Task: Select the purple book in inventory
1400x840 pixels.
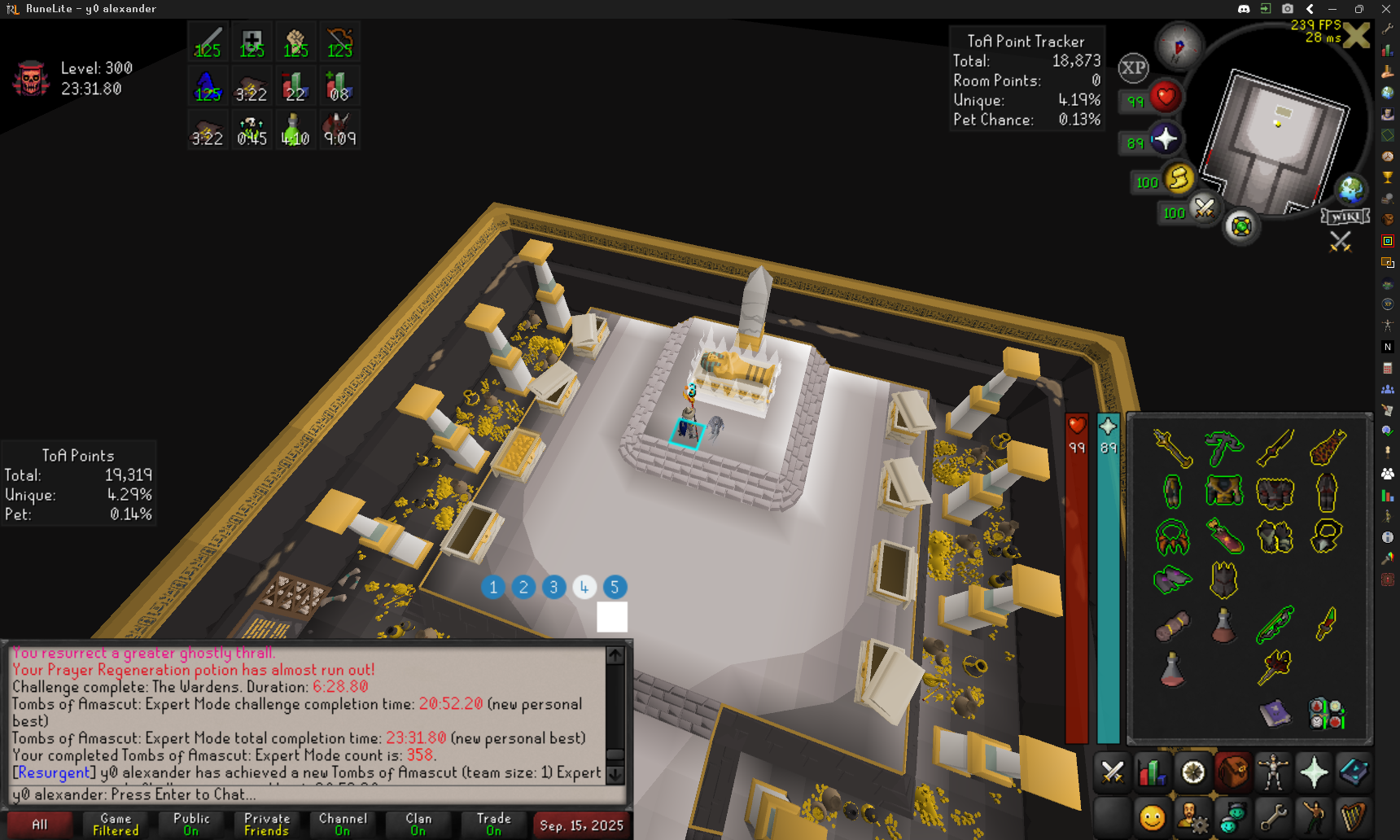Action: (x=1275, y=713)
